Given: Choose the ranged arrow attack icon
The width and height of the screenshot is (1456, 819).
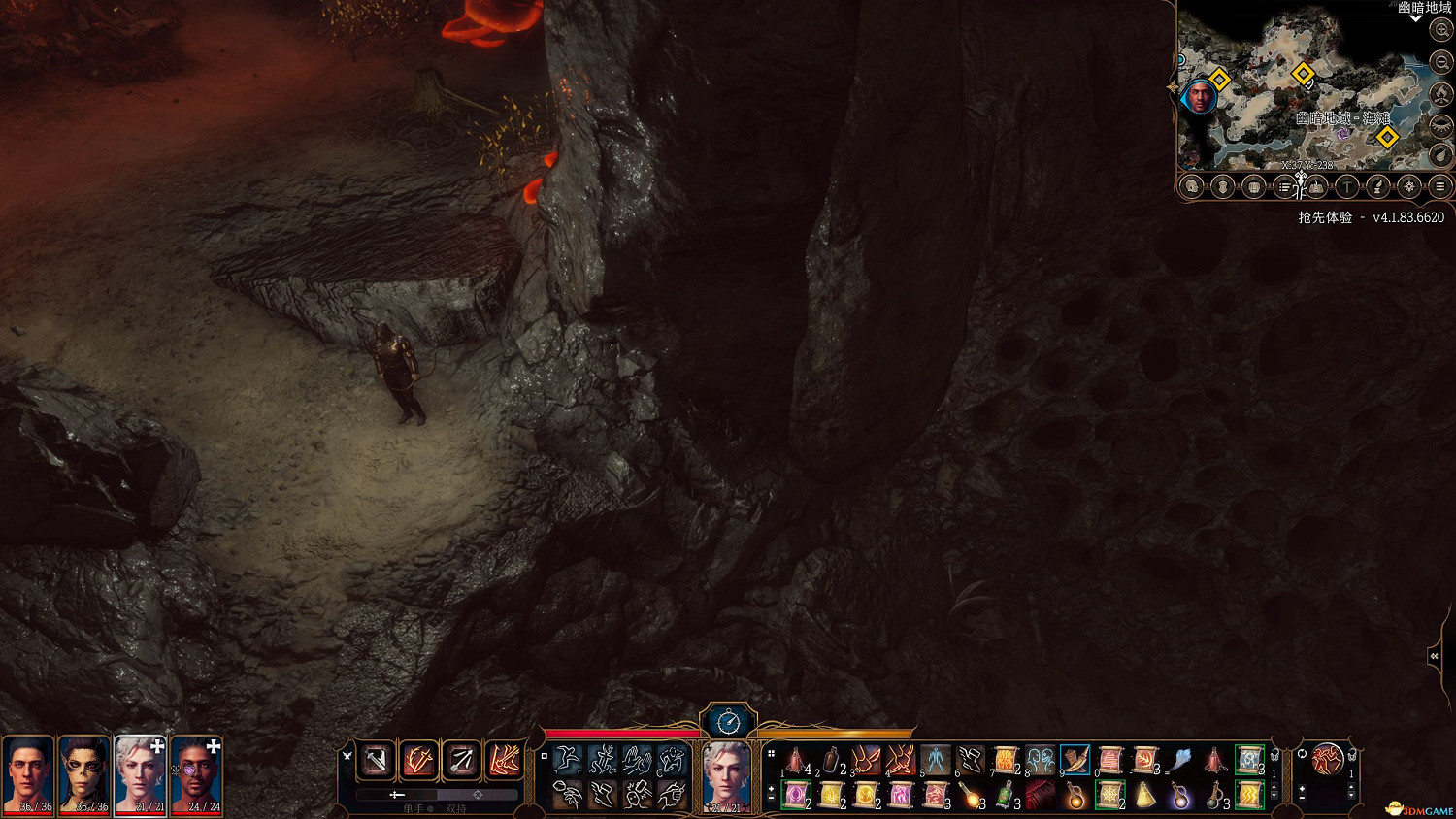Looking at the screenshot, I should 461,760.
